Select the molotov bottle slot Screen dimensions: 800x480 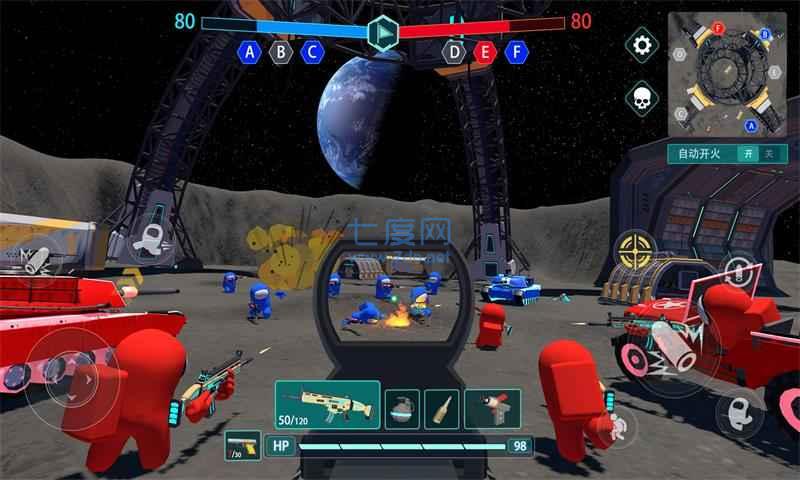coord(442,408)
